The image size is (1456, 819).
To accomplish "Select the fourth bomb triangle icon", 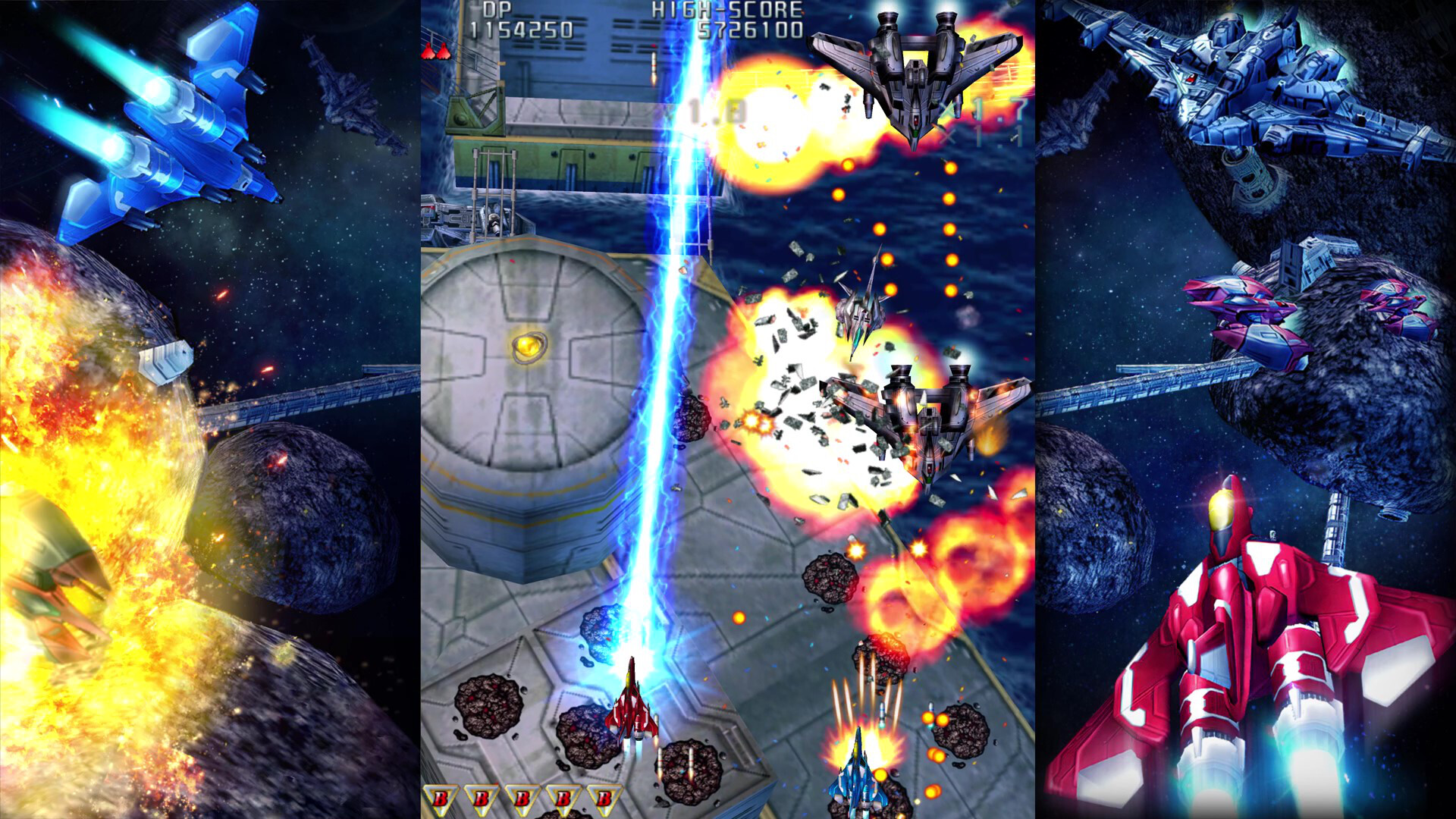I will tap(563, 798).
